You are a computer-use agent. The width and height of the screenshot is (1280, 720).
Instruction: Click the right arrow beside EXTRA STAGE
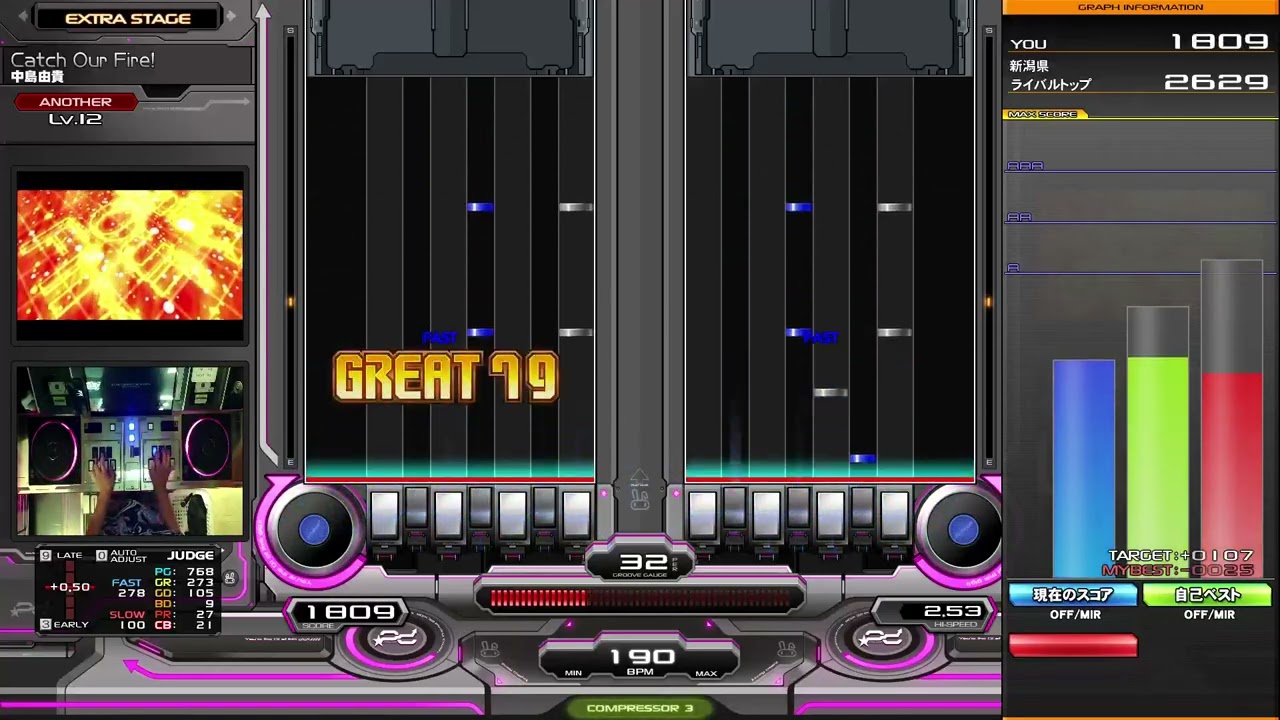[x=231, y=18]
